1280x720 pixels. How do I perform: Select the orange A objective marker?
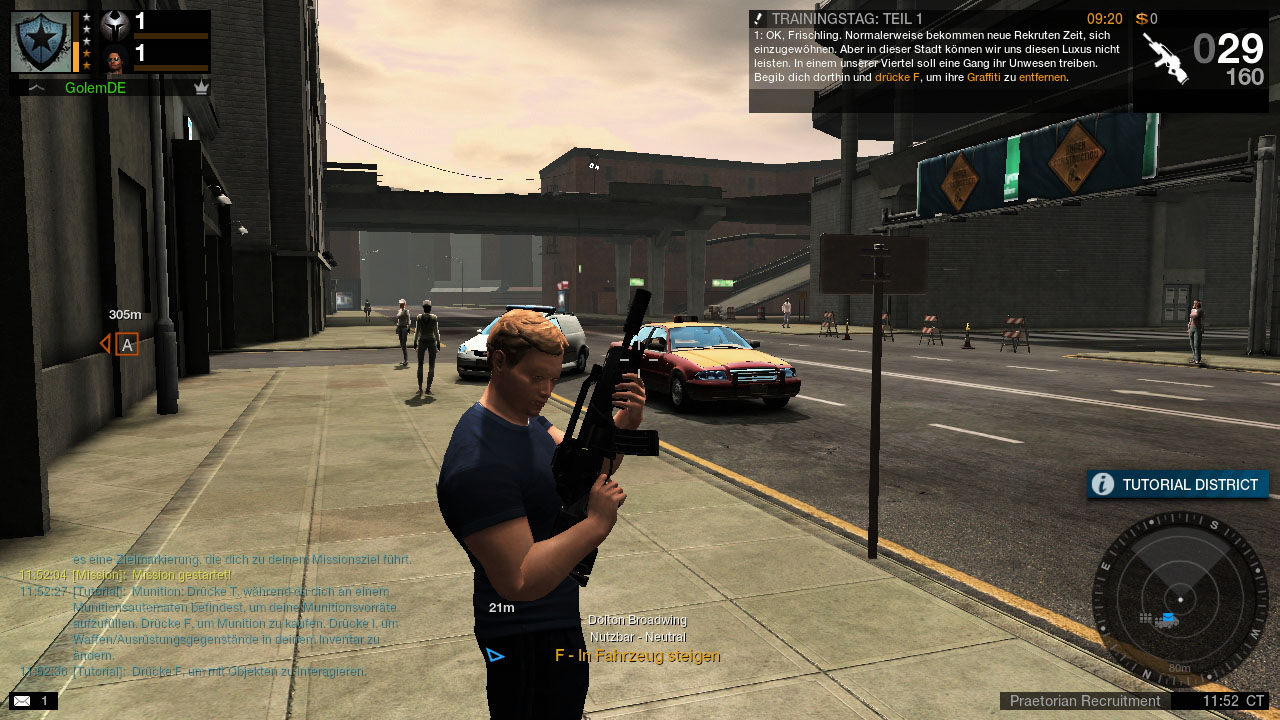click(x=126, y=345)
